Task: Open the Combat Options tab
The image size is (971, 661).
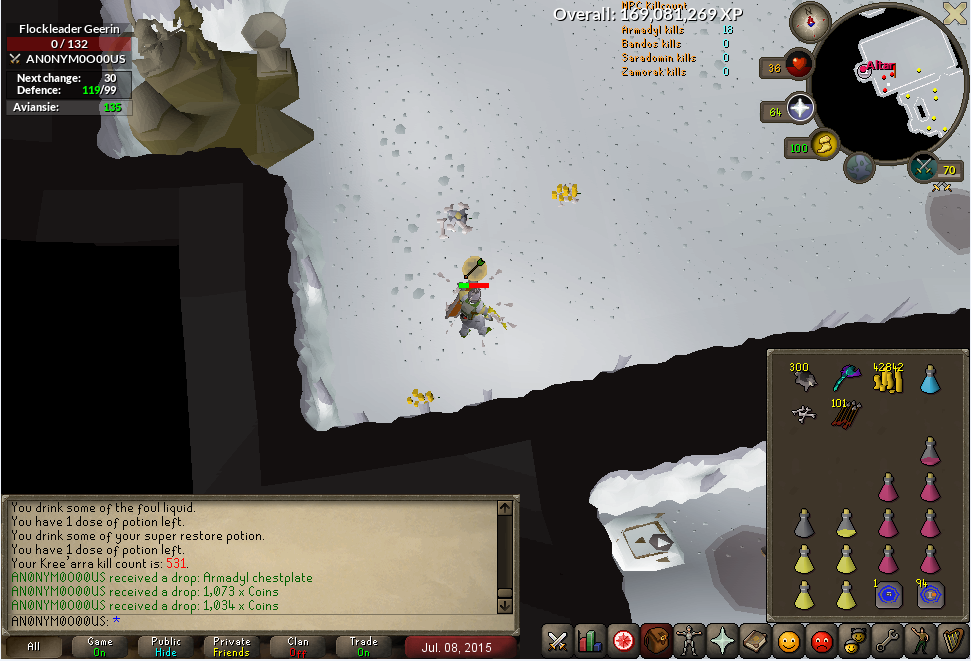Action: click(x=557, y=640)
